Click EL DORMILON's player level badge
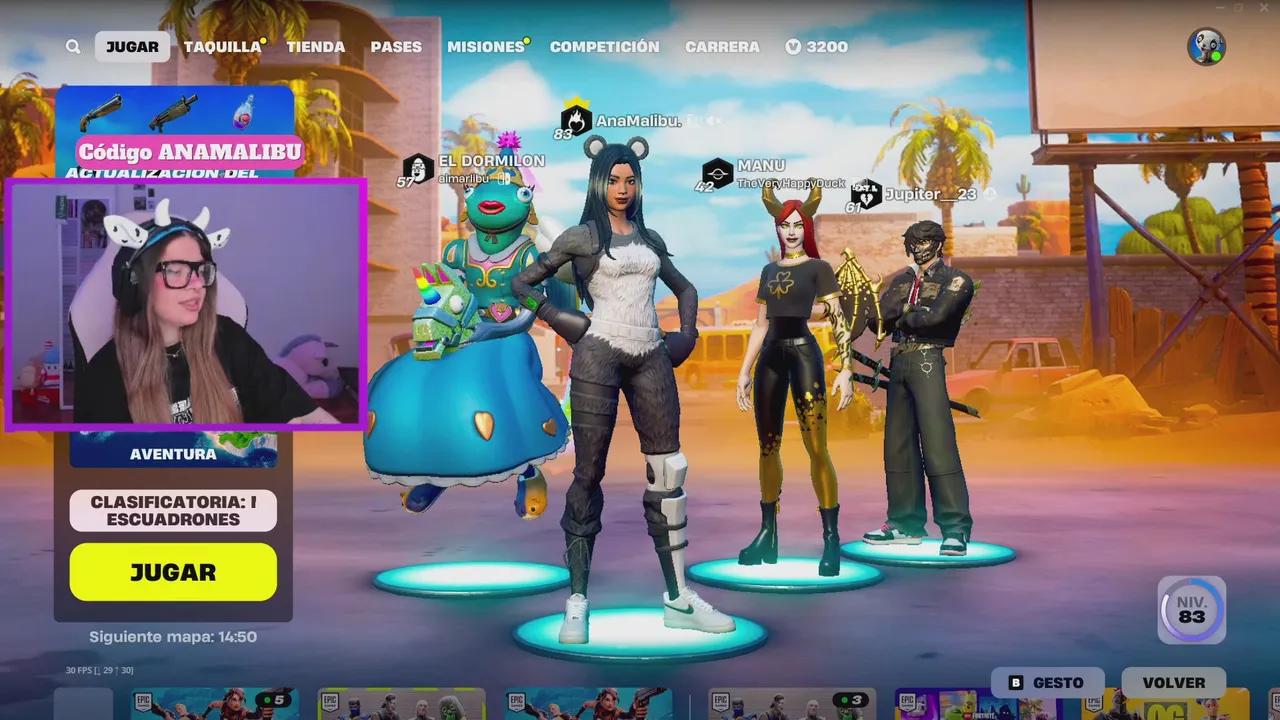This screenshot has width=1280, height=720. click(417, 170)
